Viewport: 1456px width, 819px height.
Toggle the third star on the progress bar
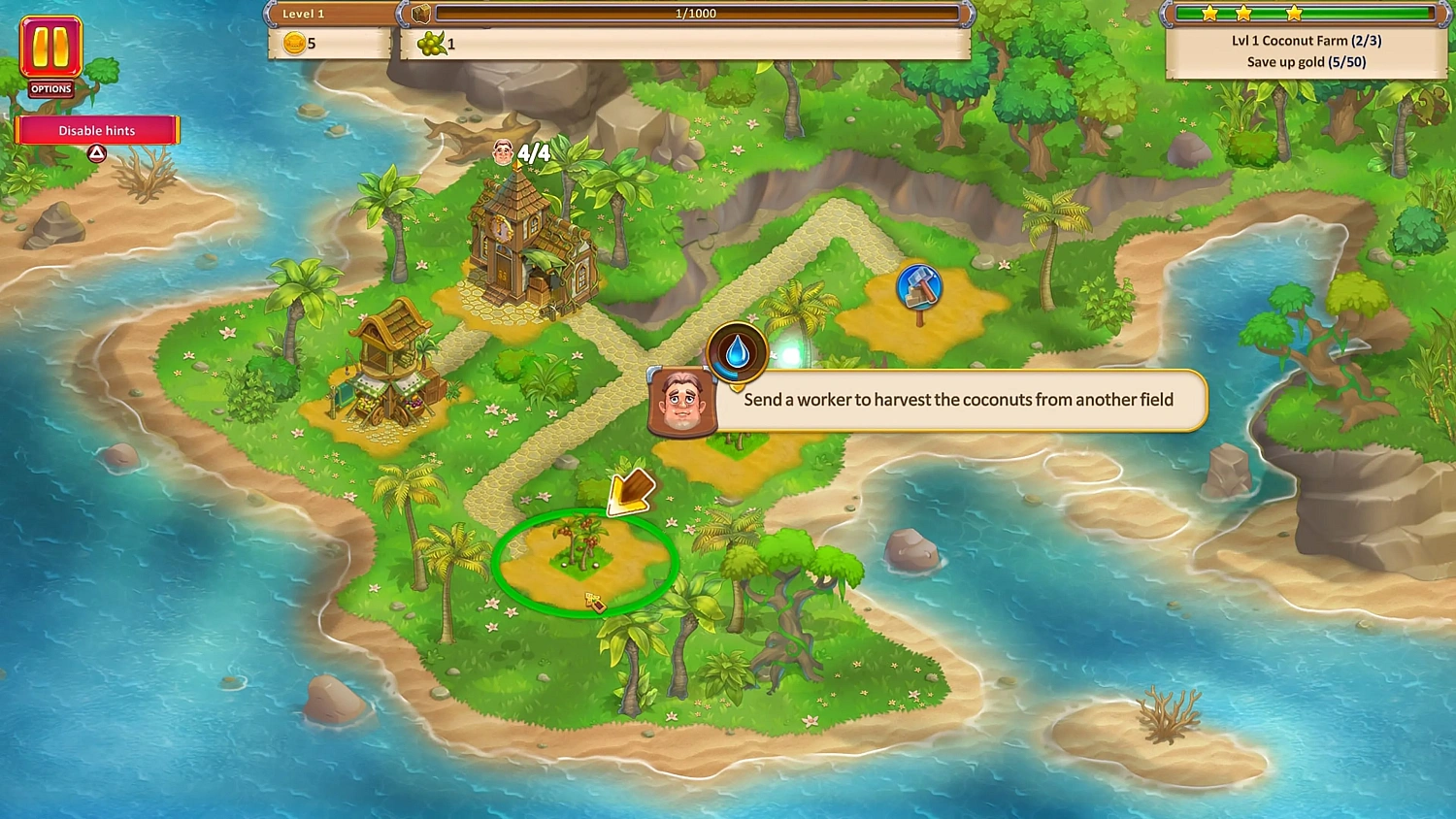(x=1294, y=13)
